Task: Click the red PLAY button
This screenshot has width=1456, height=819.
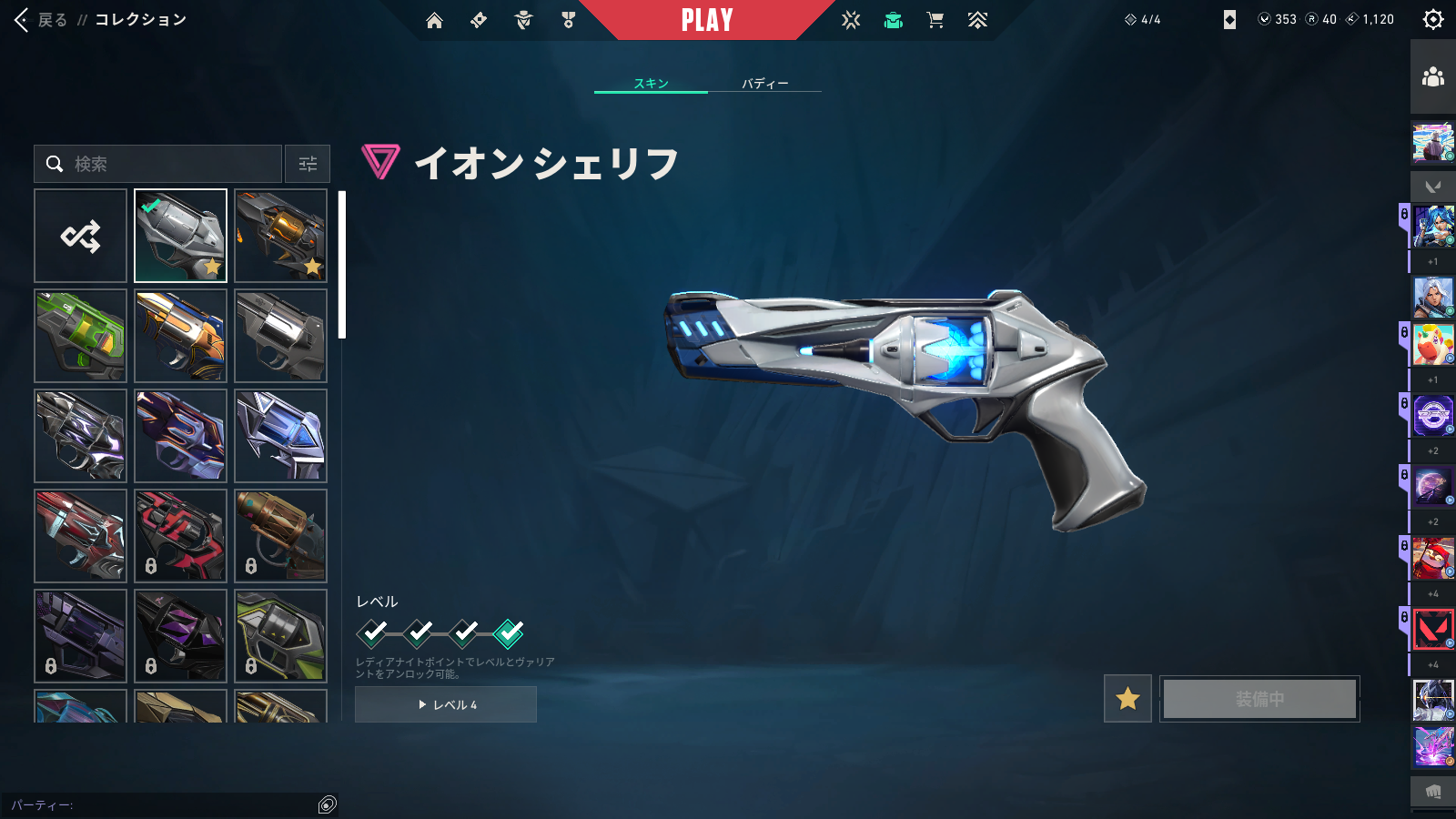Action: [707, 20]
